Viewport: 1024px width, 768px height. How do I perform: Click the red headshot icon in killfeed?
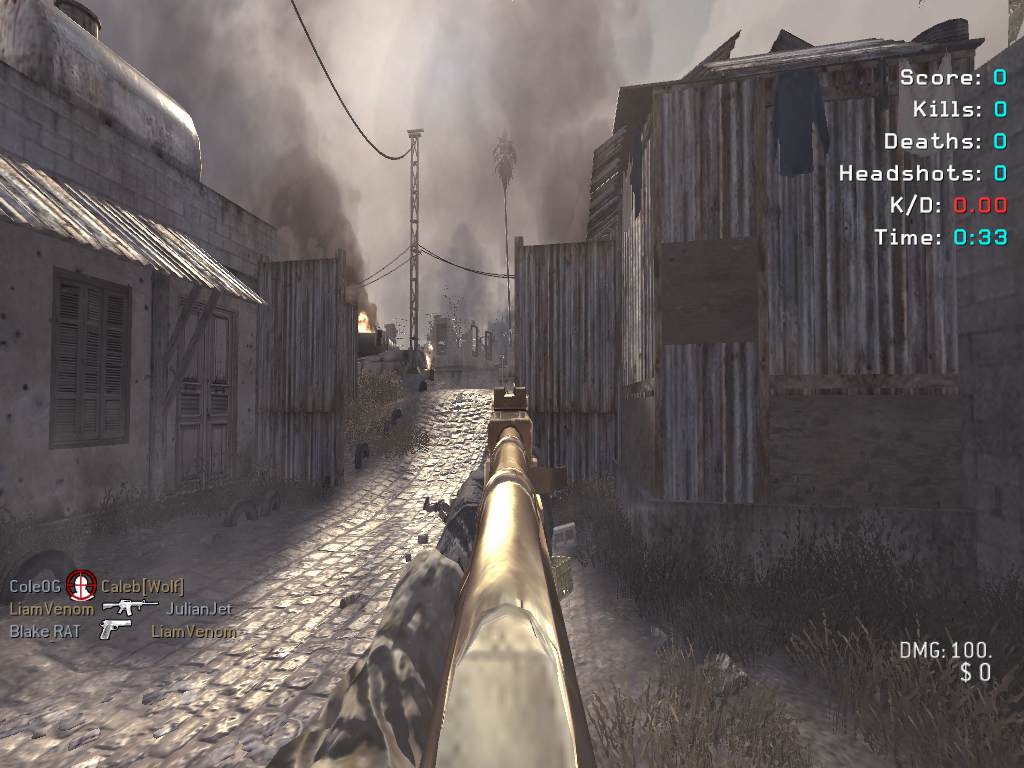pyautogui.click(x=81, y=585)
